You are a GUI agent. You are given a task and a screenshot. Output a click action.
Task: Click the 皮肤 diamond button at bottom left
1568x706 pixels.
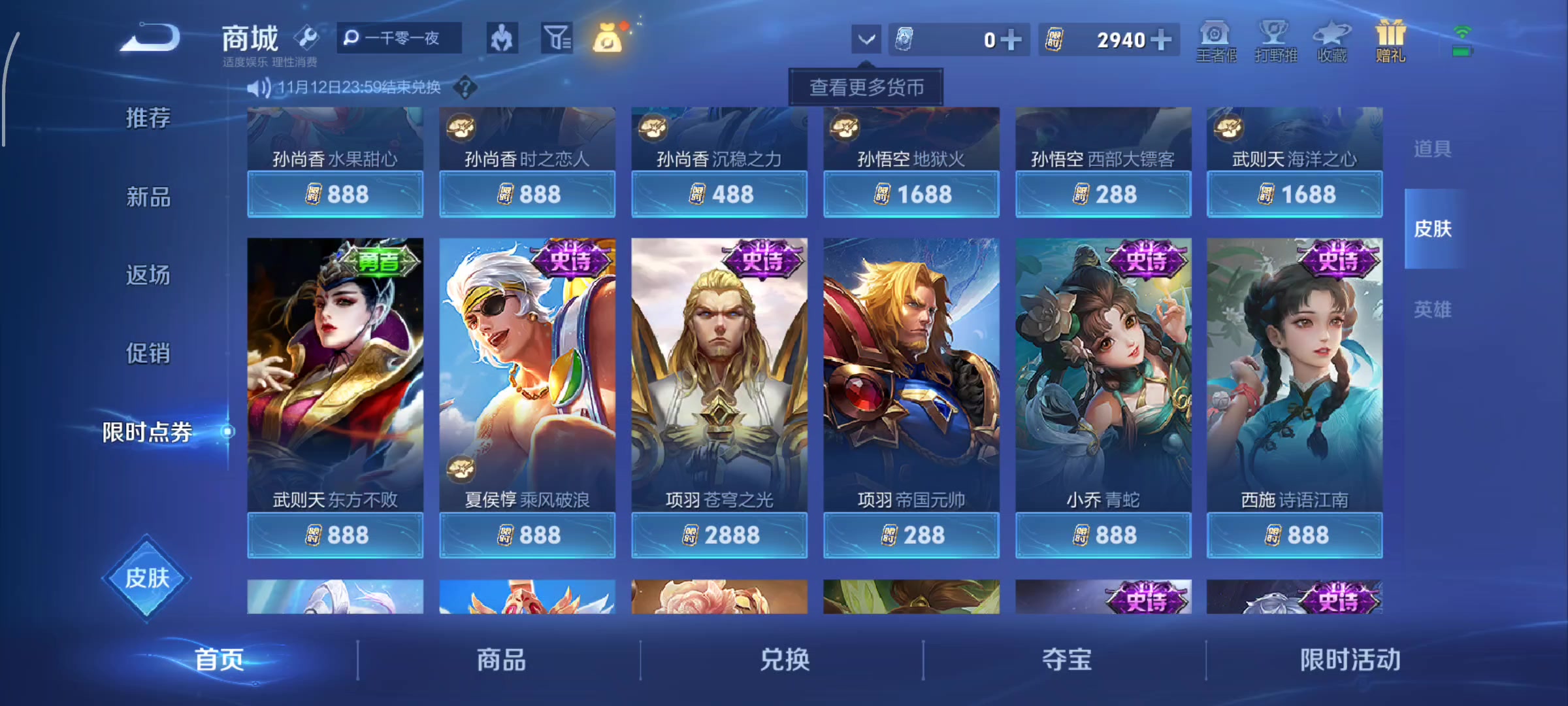click(146, 579)
